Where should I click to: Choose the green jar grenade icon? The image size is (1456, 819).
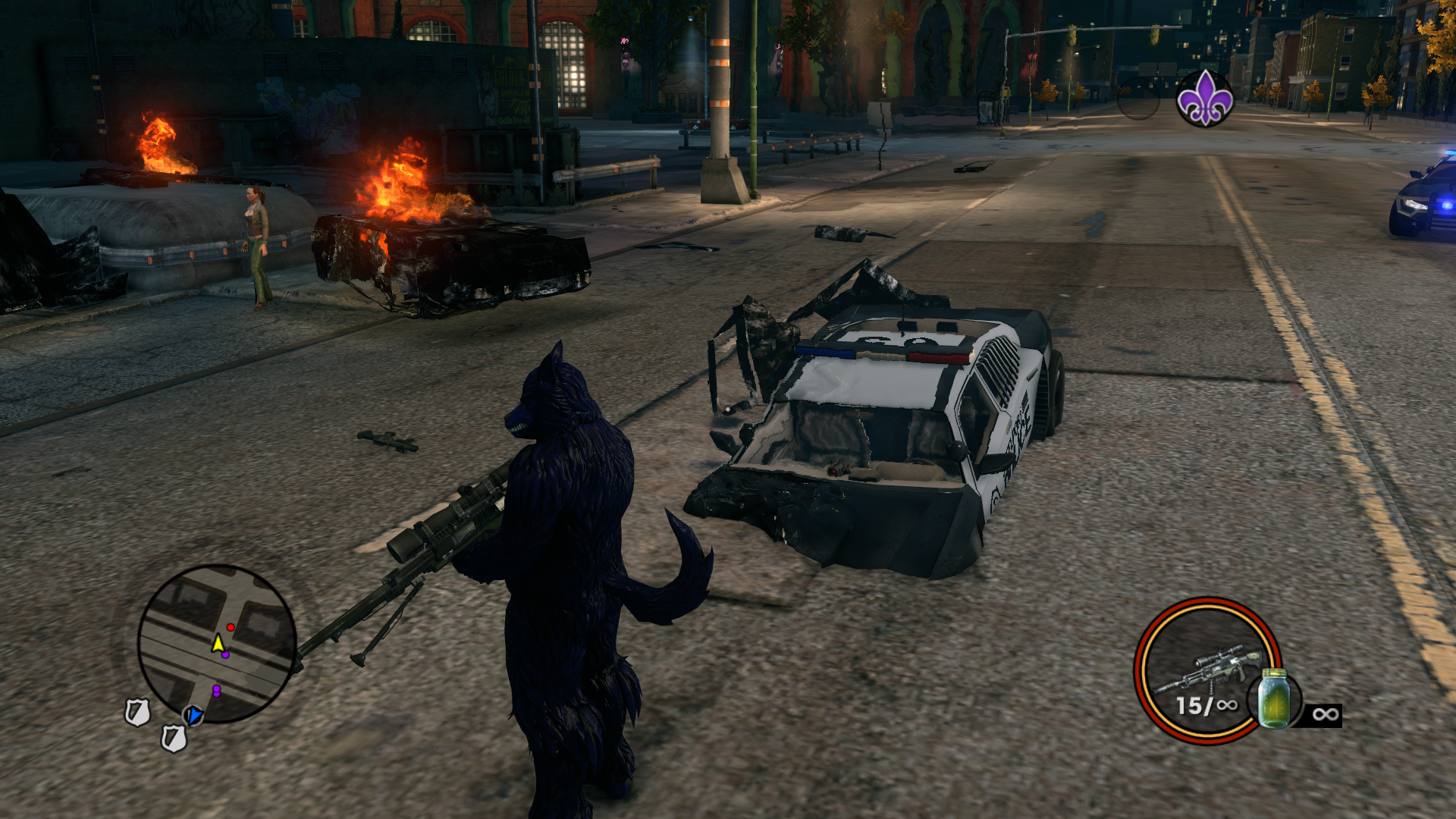[1274, 698]
